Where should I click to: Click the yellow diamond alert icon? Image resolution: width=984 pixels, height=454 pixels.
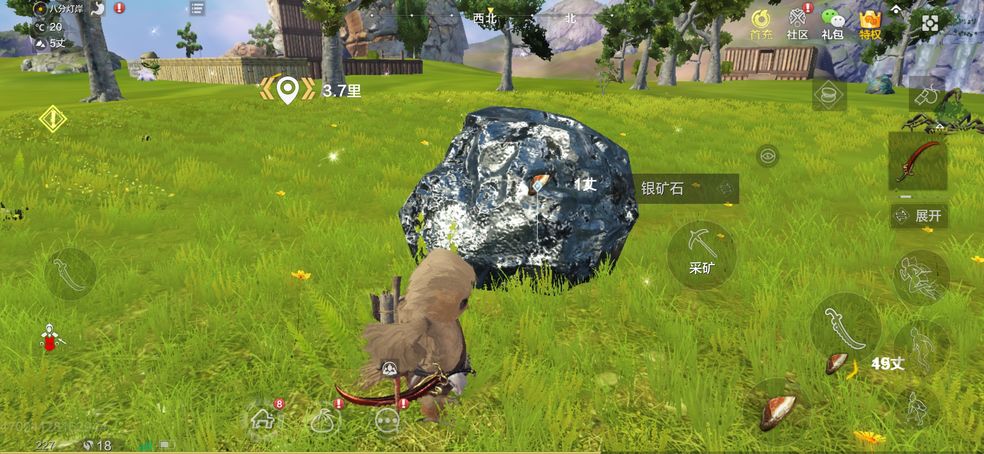coord(52,120)
